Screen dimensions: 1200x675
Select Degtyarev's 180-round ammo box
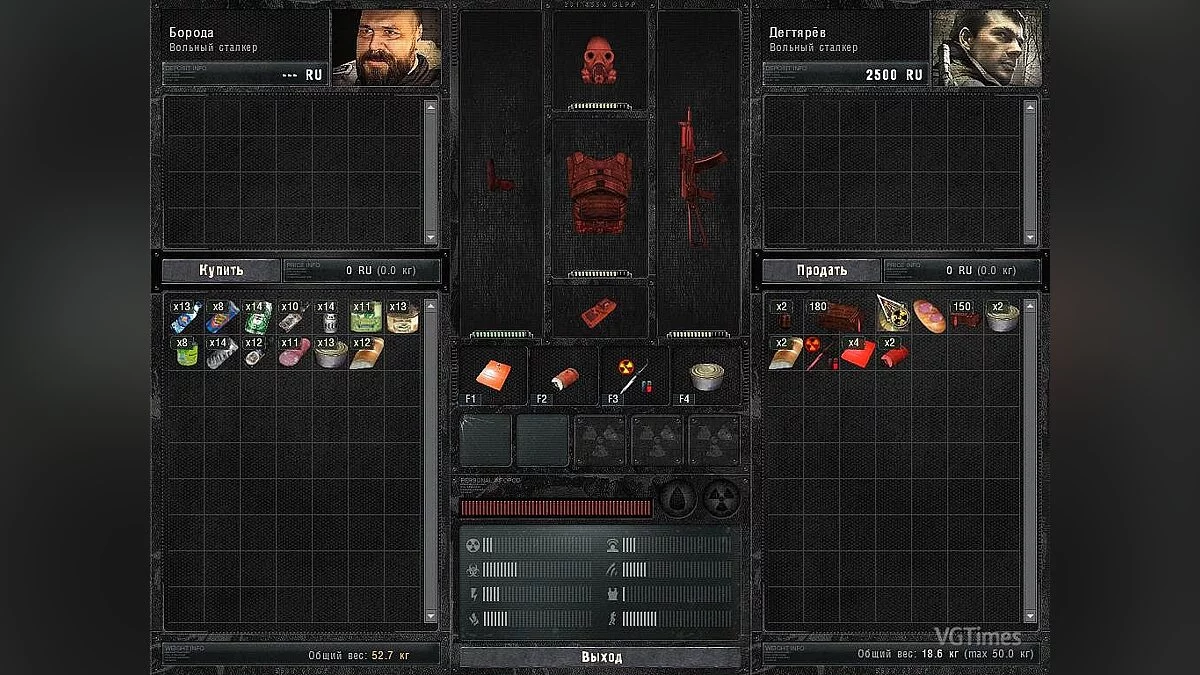835,317
